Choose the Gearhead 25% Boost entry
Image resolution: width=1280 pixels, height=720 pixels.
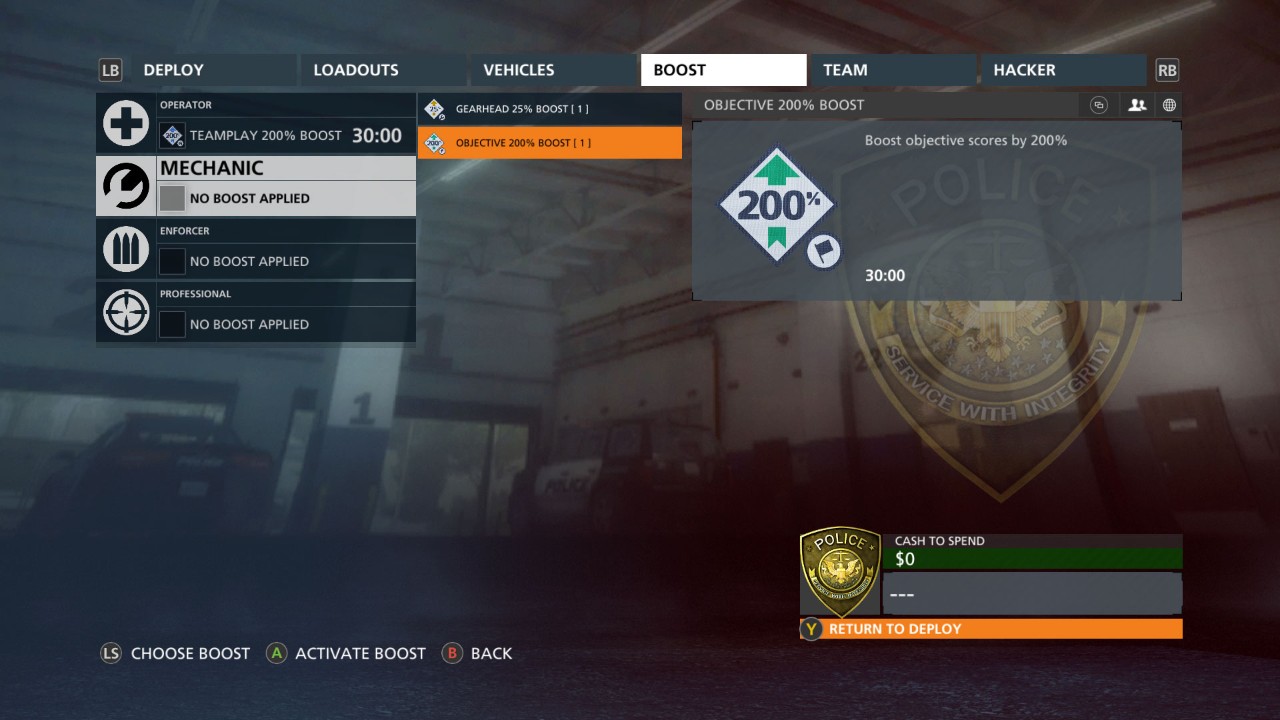click(x=549, y=108)
